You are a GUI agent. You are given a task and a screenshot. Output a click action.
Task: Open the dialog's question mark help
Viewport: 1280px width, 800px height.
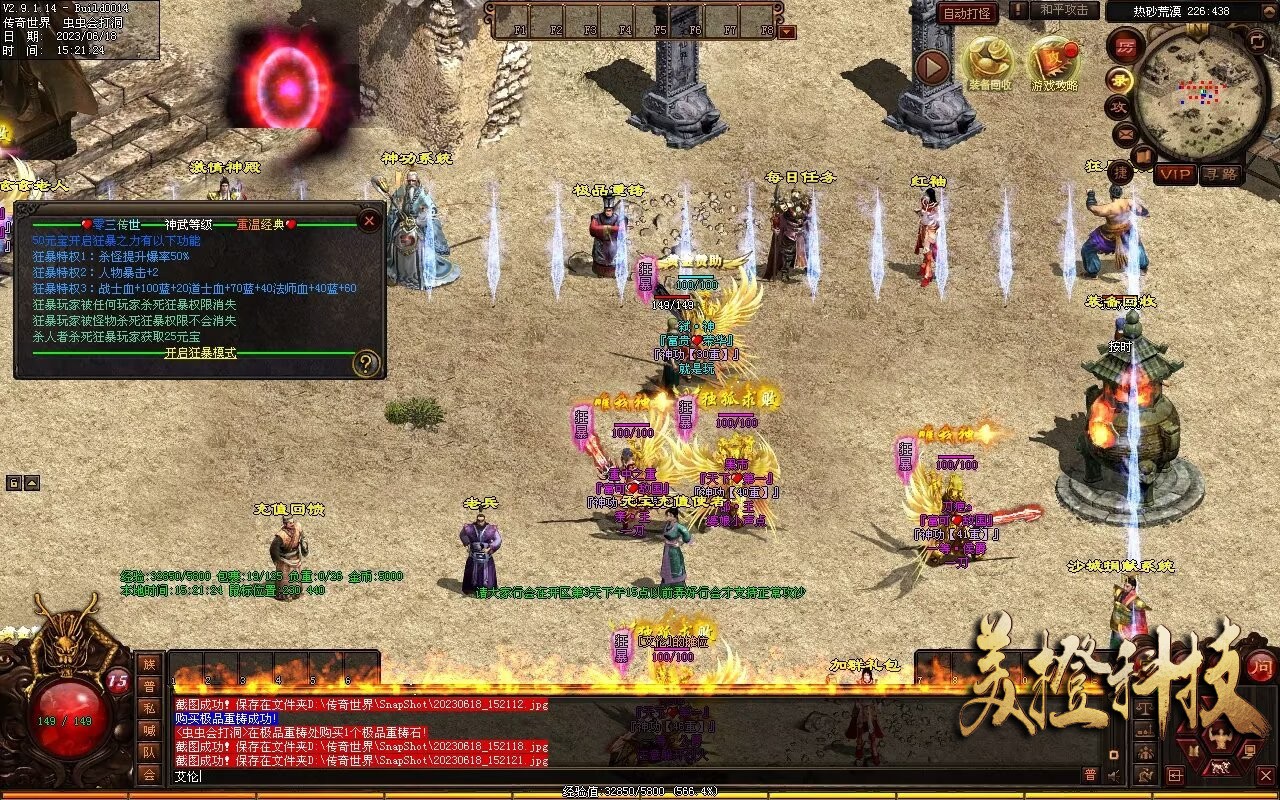tap(366, 363)
